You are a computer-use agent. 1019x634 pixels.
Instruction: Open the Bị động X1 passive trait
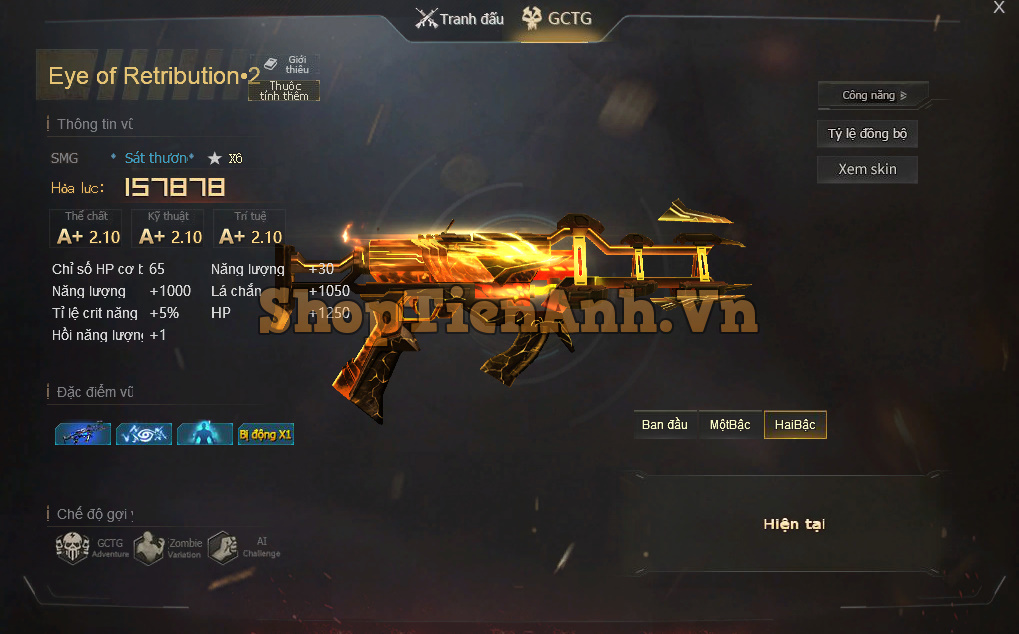tap(266, 434)
